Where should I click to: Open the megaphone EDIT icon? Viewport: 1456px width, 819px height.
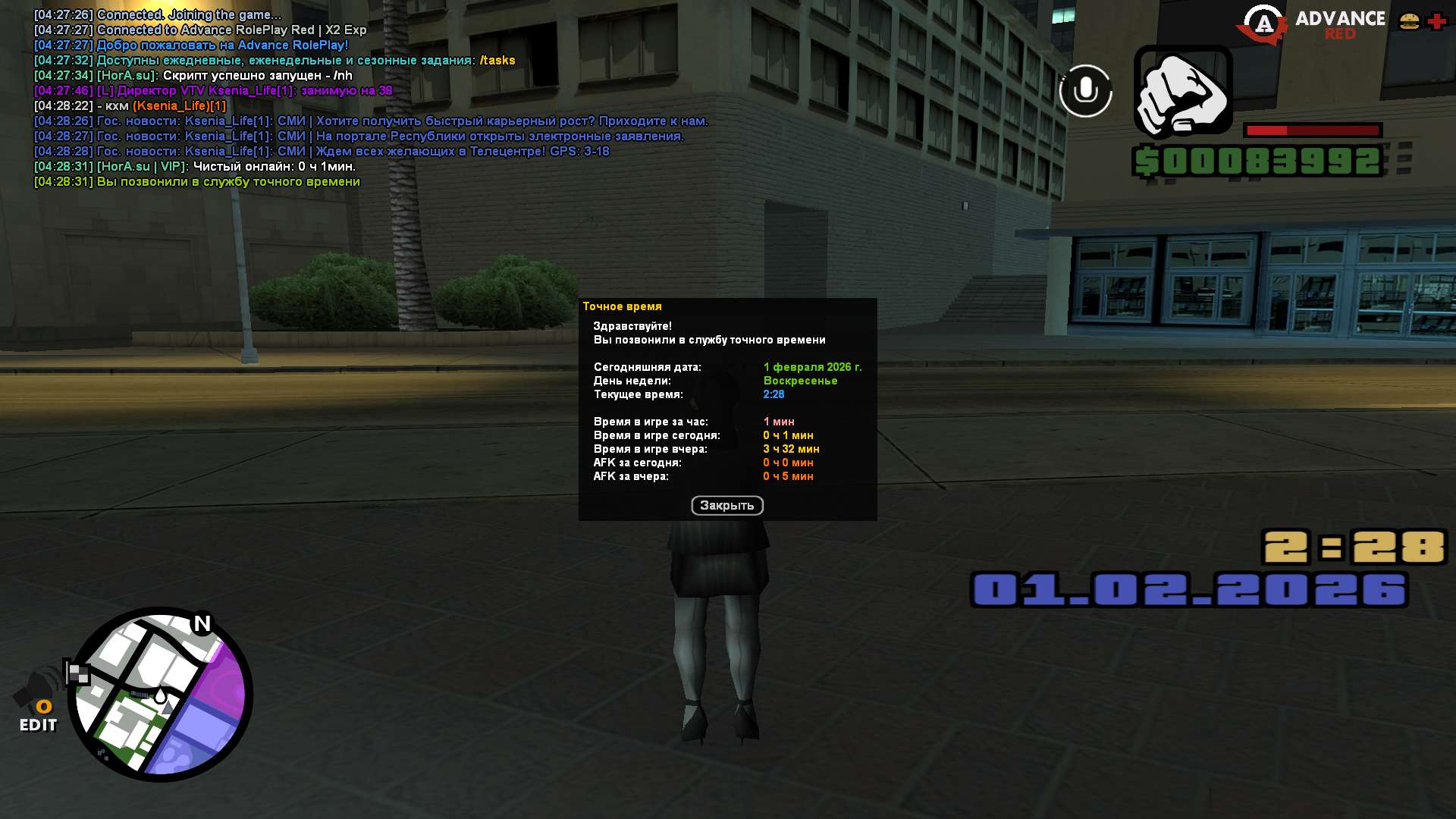point(38,701)
